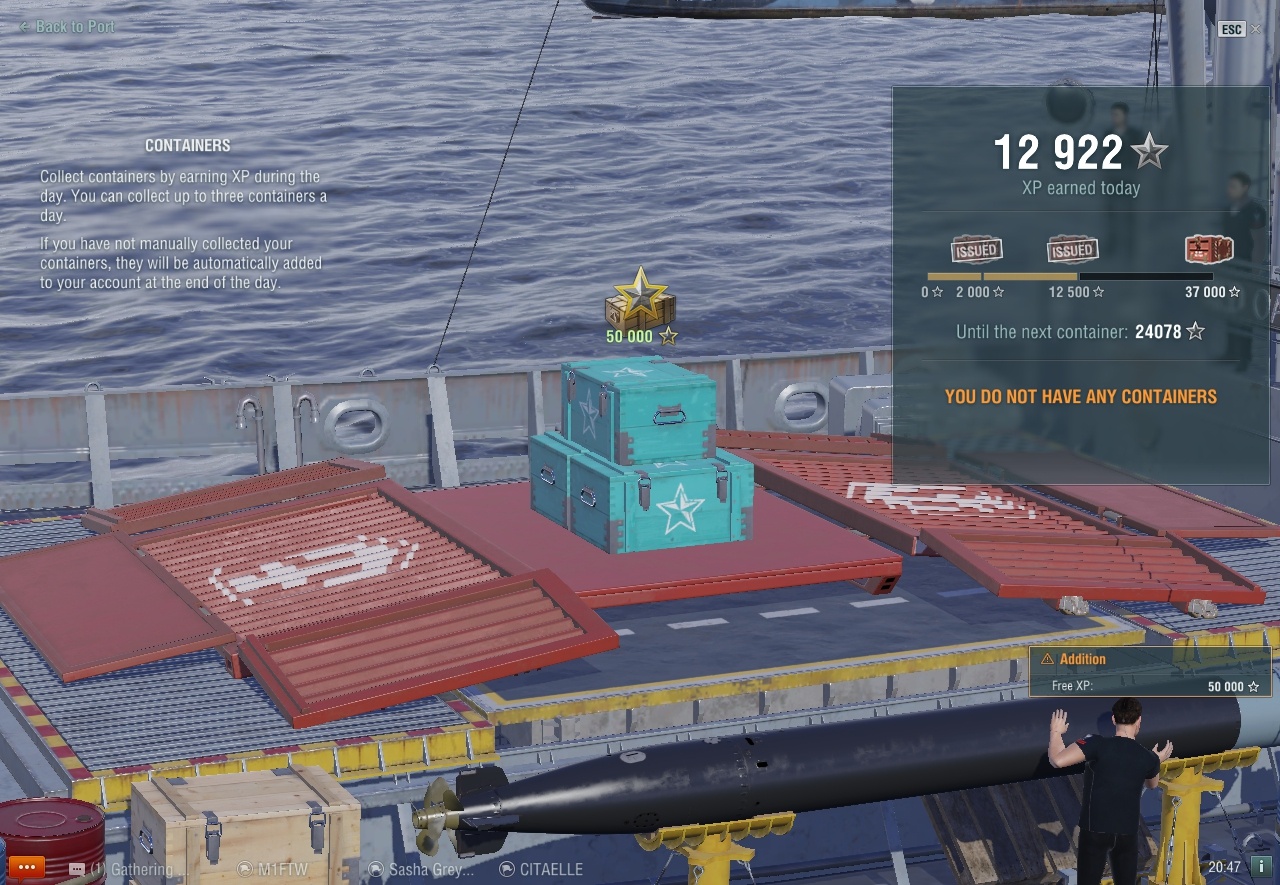Close the containers screen with the X

(x=1256, y=29)
